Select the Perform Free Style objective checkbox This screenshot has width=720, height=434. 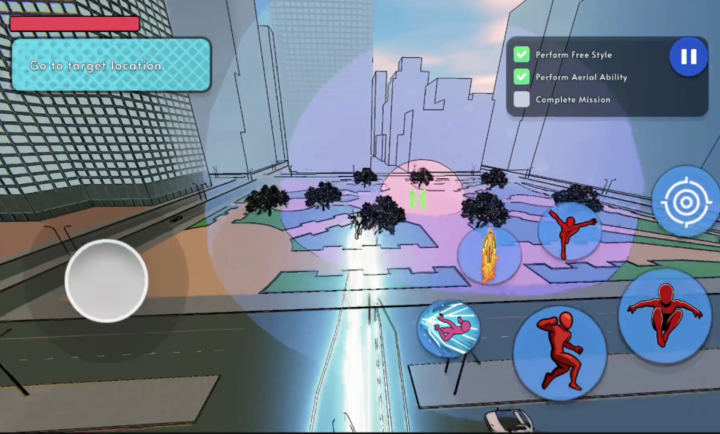click(522, 54)
